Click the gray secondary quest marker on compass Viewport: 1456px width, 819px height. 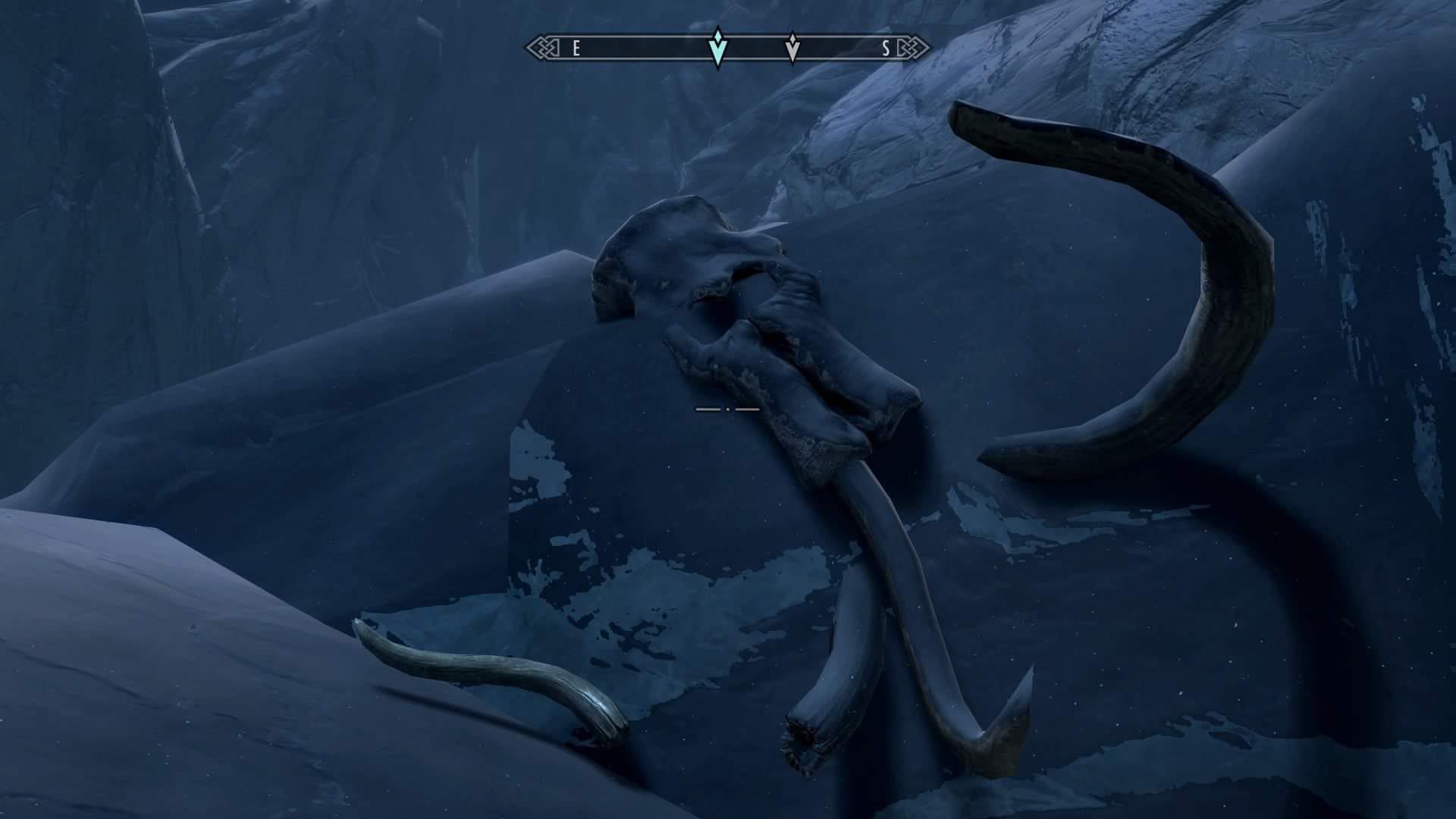point(793,47)
